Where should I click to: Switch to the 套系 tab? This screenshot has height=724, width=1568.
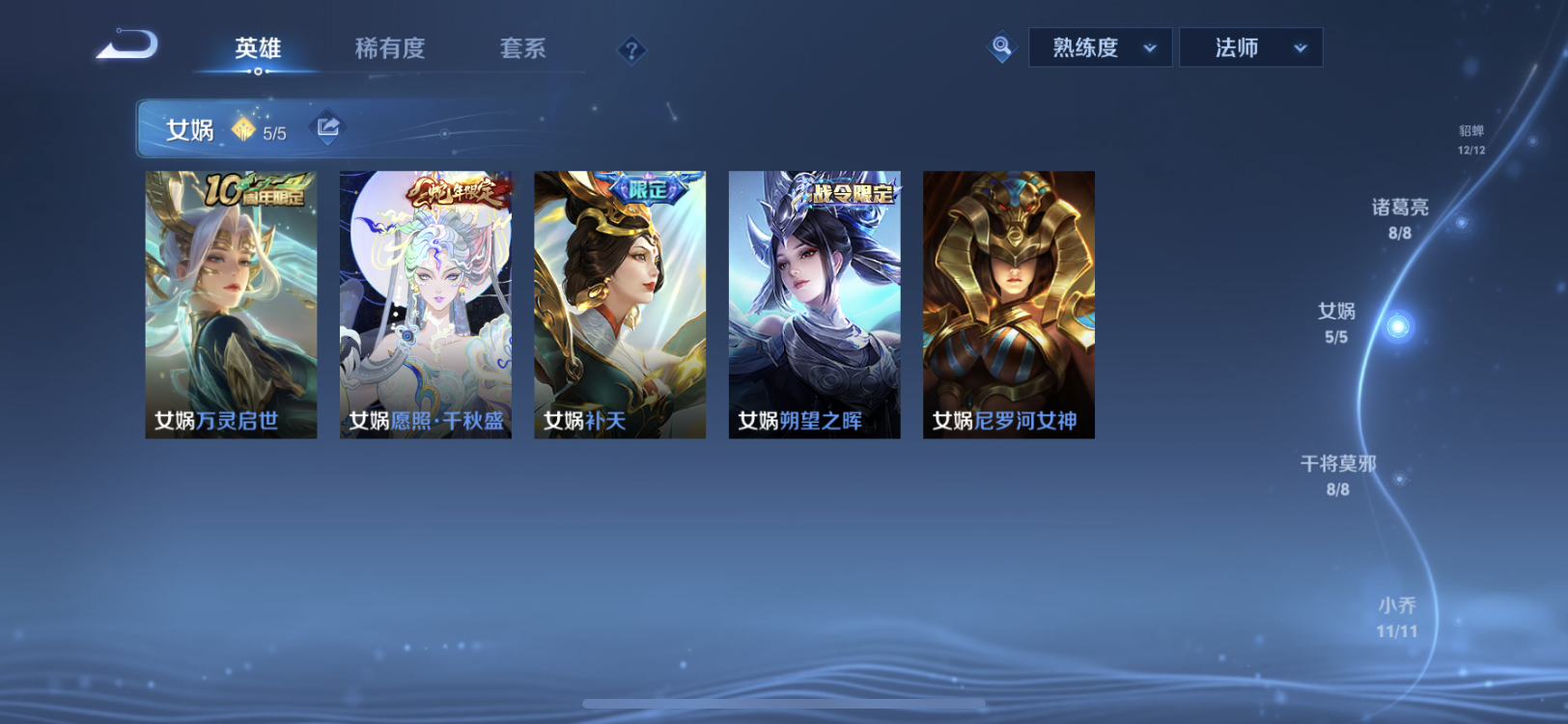tap(522, 47)
